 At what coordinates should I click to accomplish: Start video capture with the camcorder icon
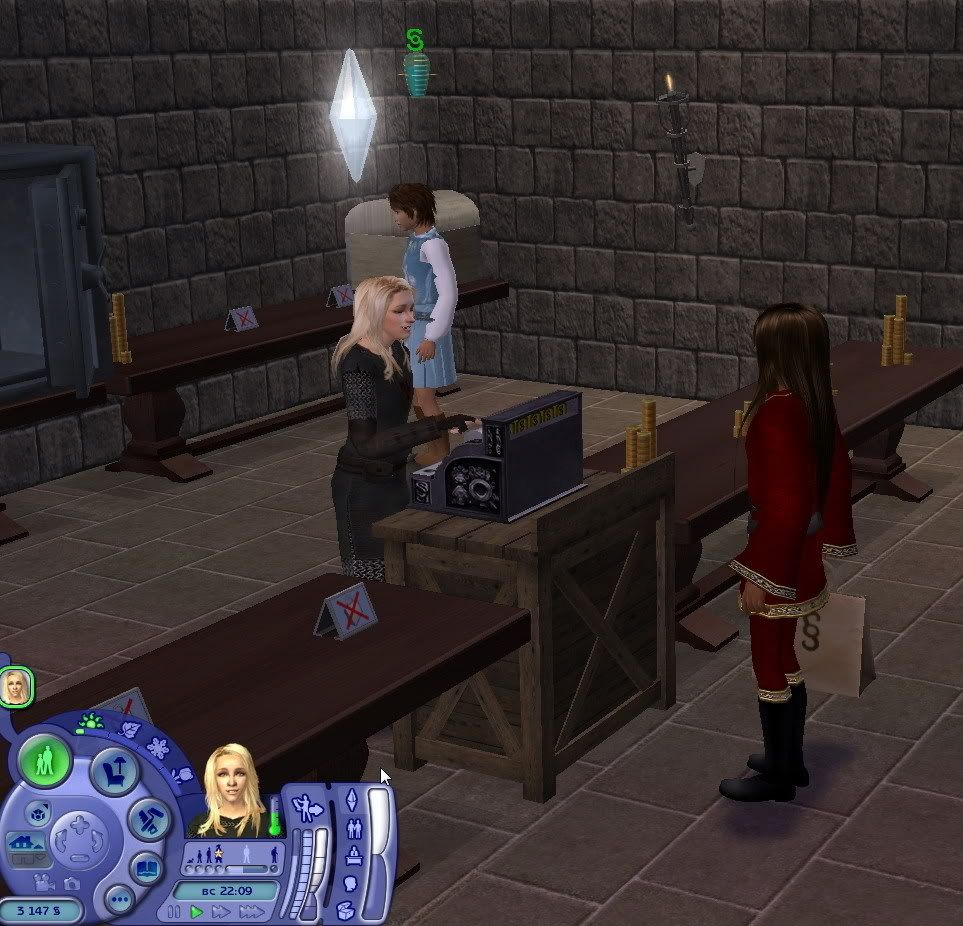pyautogui.click(x=44, y=883)
